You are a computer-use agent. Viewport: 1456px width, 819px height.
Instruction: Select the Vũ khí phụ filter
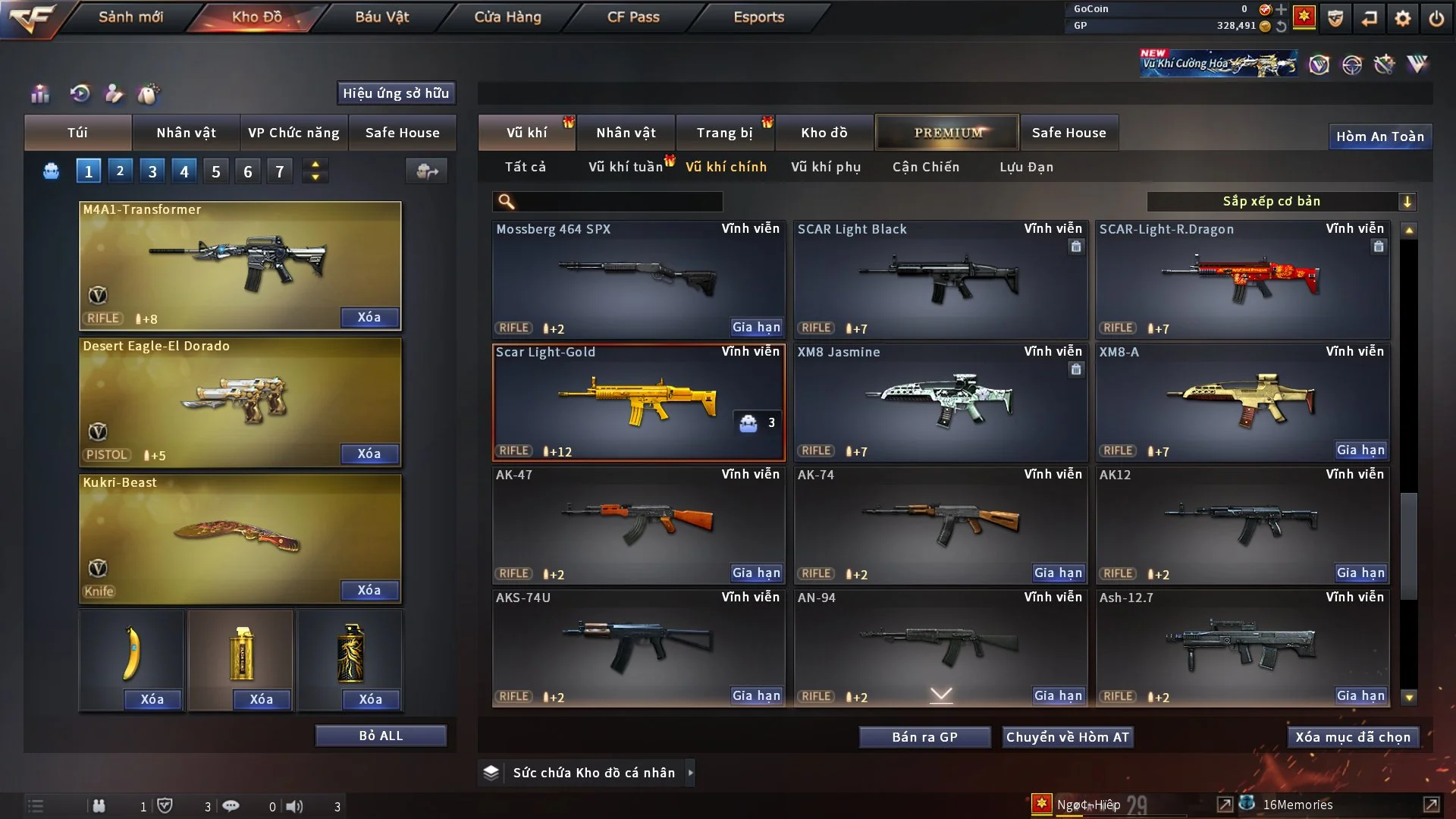(826, 167)
